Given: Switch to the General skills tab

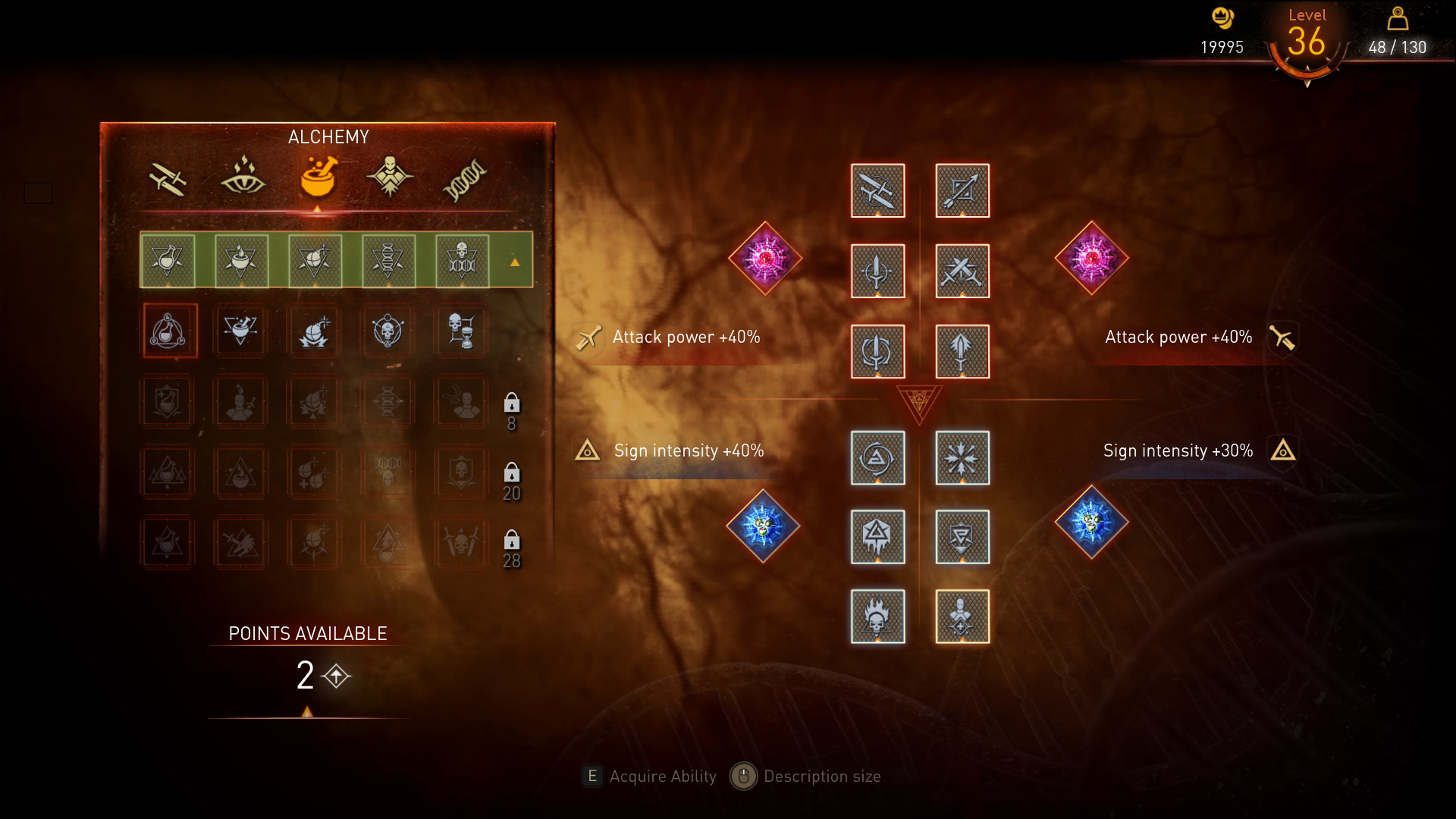Looking at the screenshot, I should coord(390,177).
